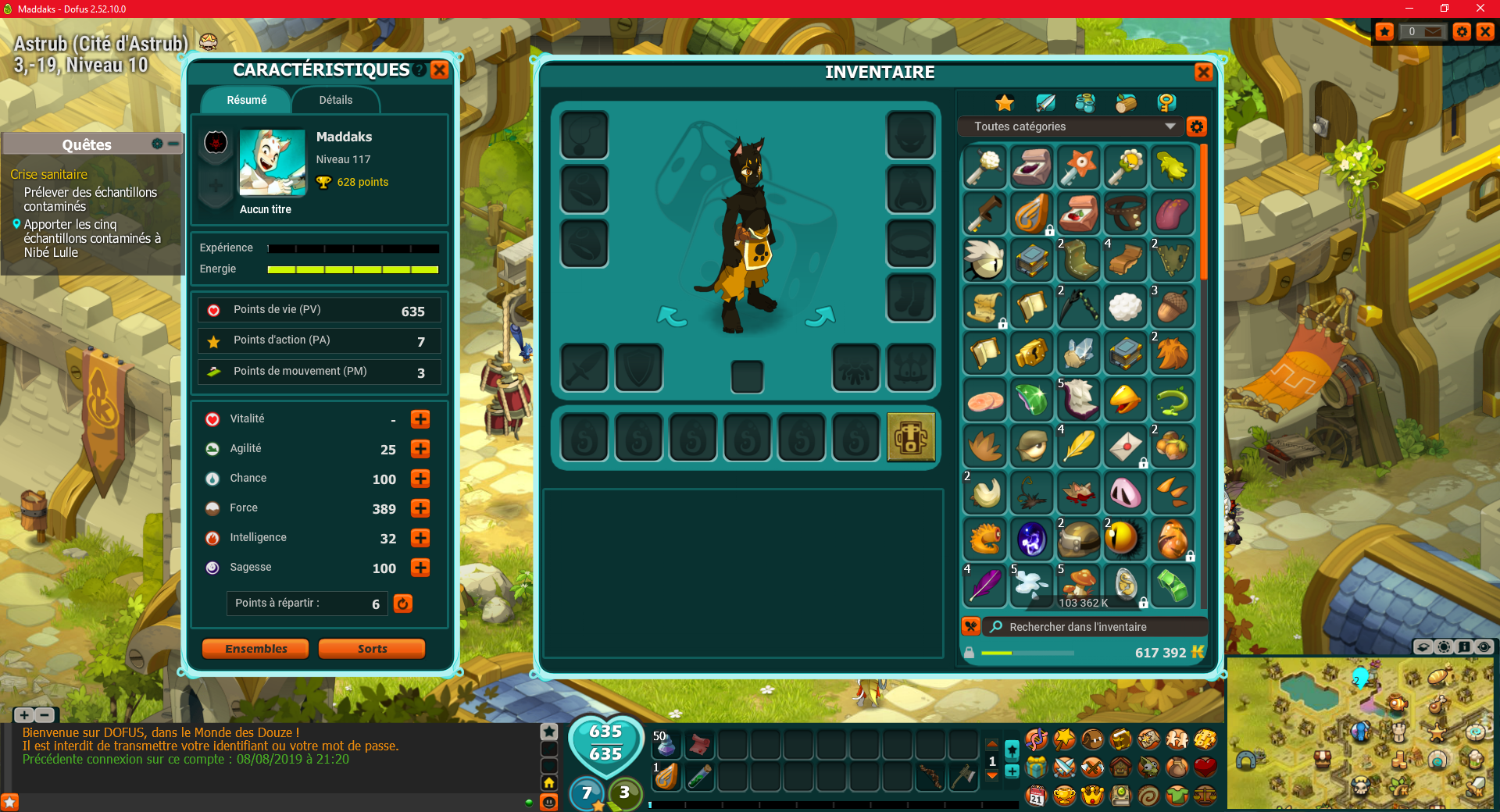This screenshot has height=812, width=1500.
Task: Click the Ensembles button
Action: [255, 648]
